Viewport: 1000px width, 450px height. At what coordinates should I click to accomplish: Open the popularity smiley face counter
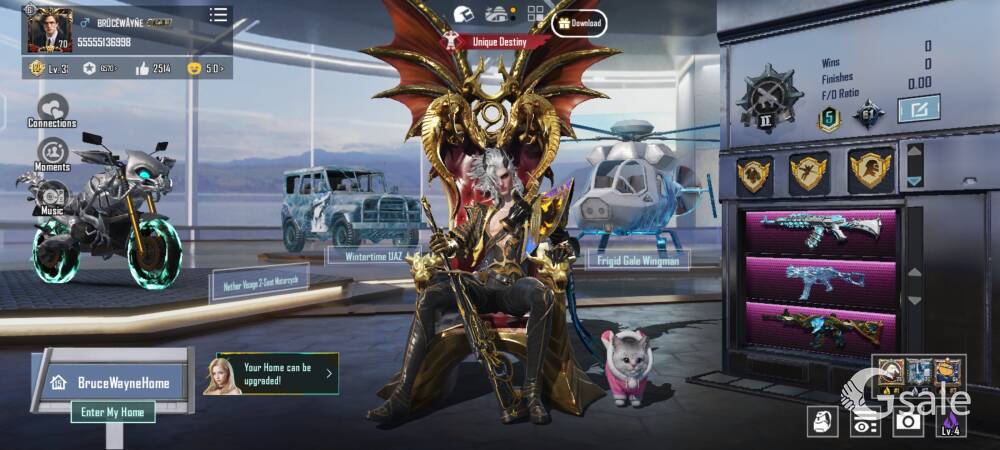point(203,68)
